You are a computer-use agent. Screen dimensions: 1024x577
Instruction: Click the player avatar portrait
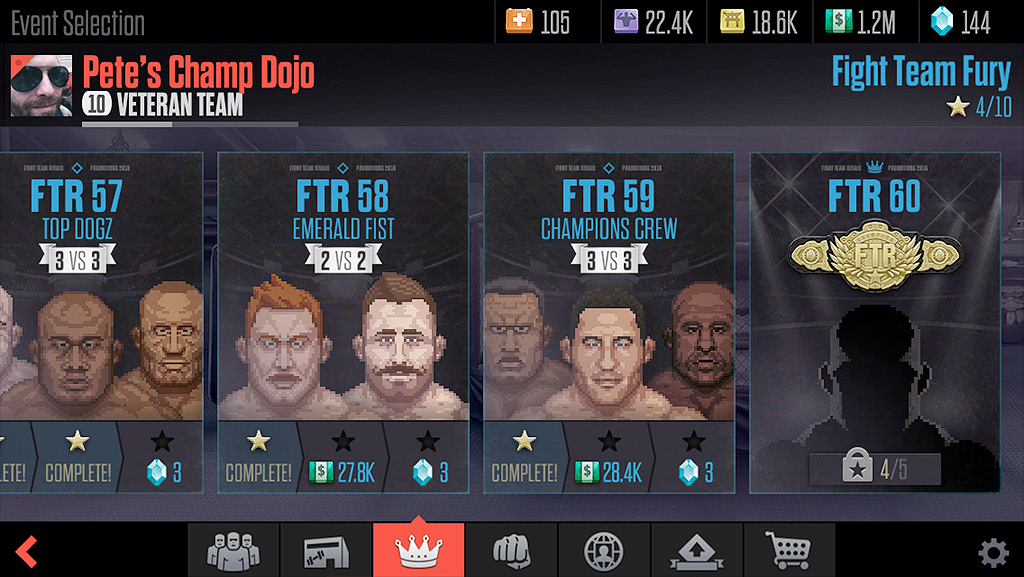tap(41, 87)
